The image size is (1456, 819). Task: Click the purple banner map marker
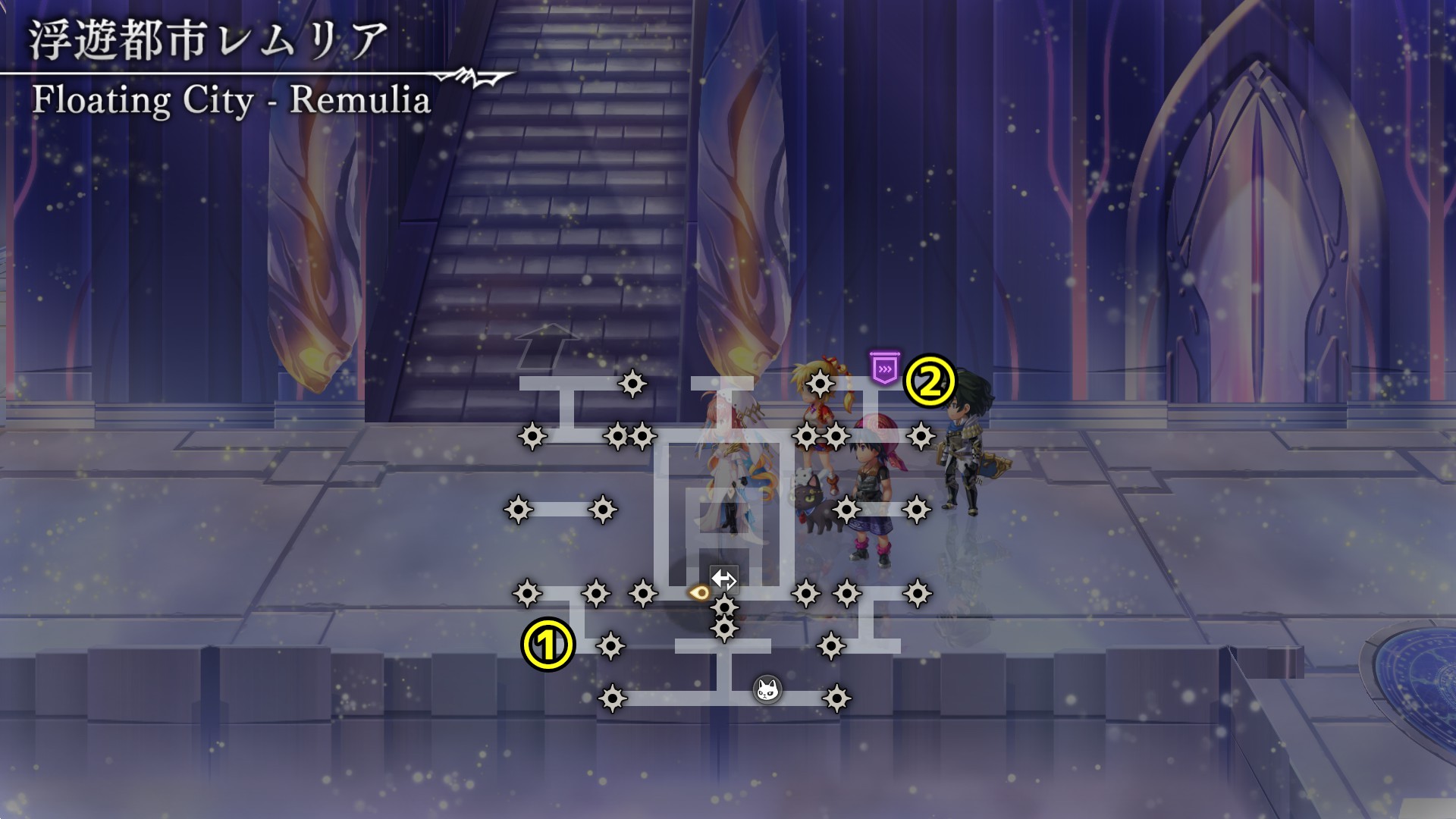[884, 368]
